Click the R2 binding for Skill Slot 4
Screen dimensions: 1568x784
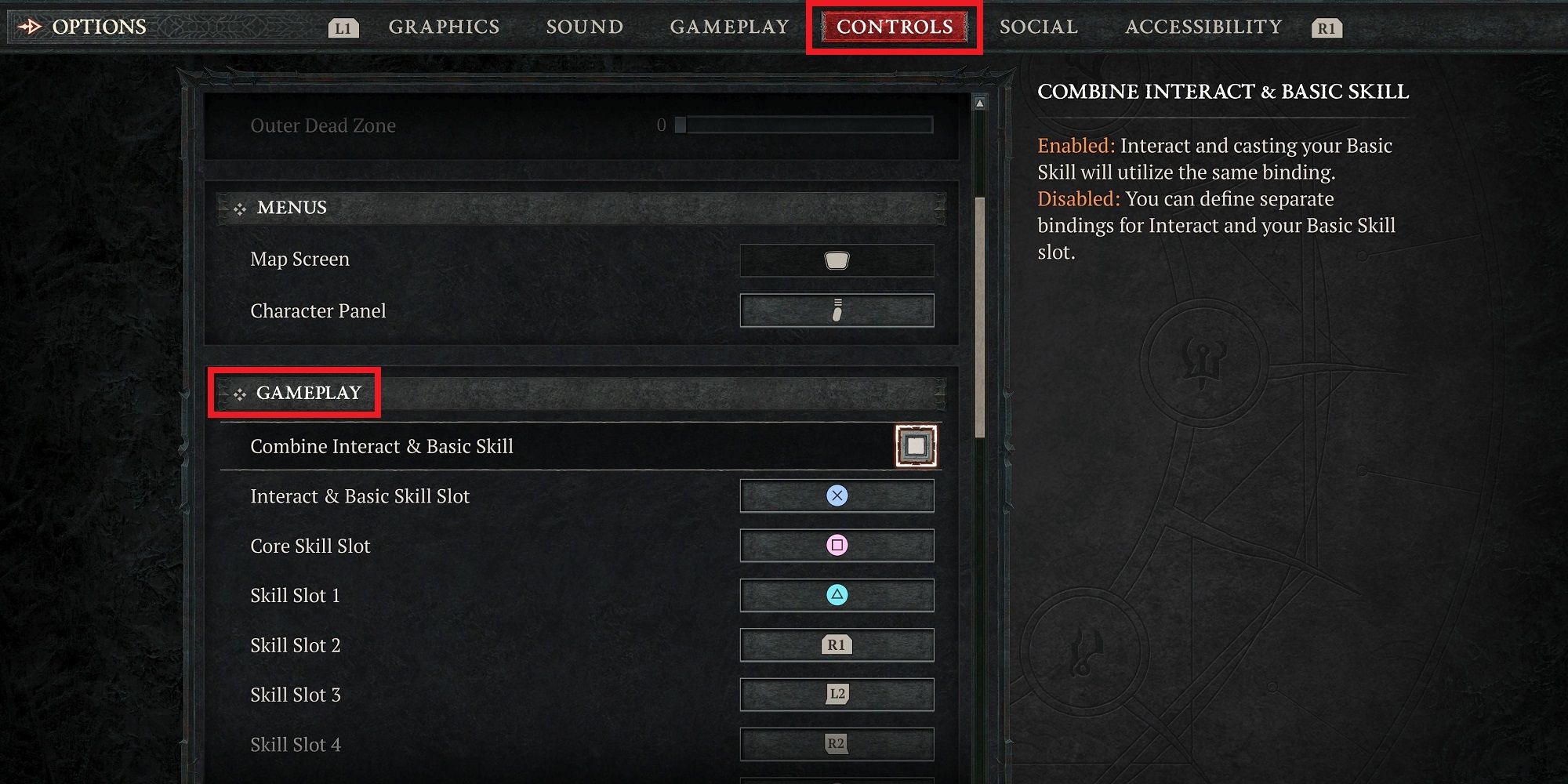click(836, 744)
